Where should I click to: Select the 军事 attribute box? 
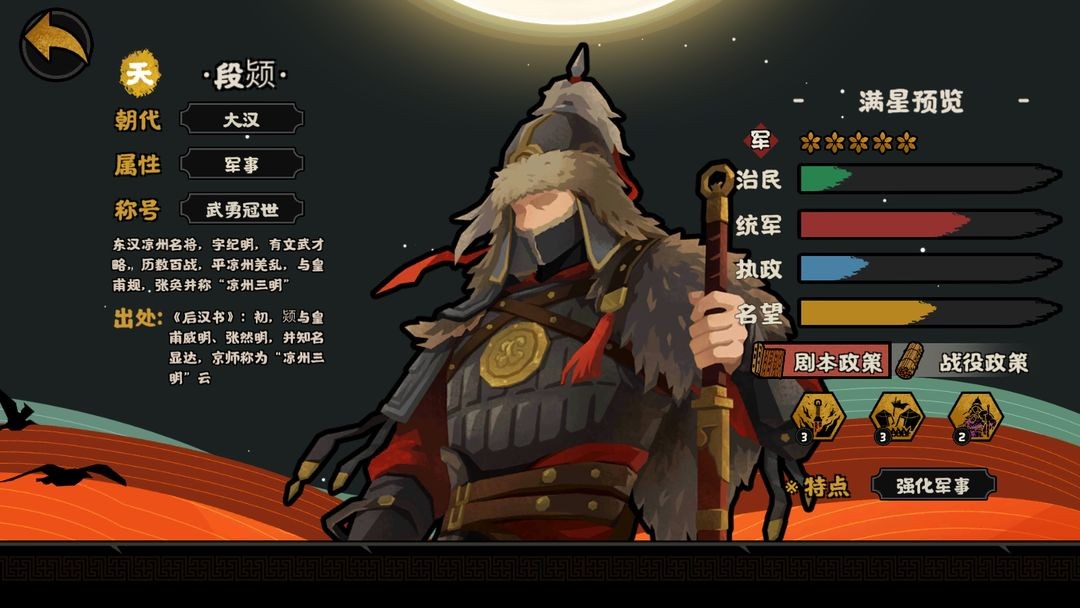coord(241,165)
